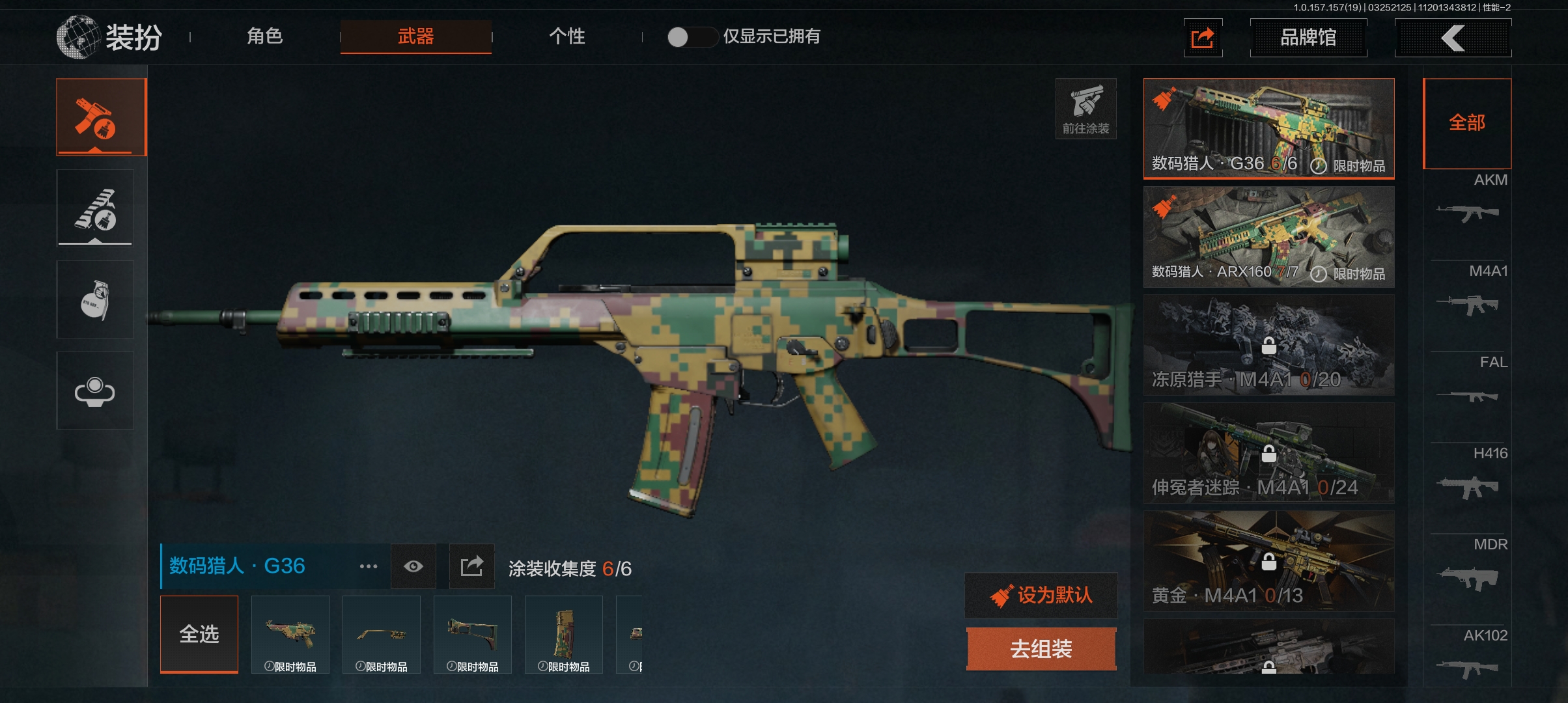Open the 个性 tab
The height and width of the screenshot is (703, 1568).
pos(567,36)
